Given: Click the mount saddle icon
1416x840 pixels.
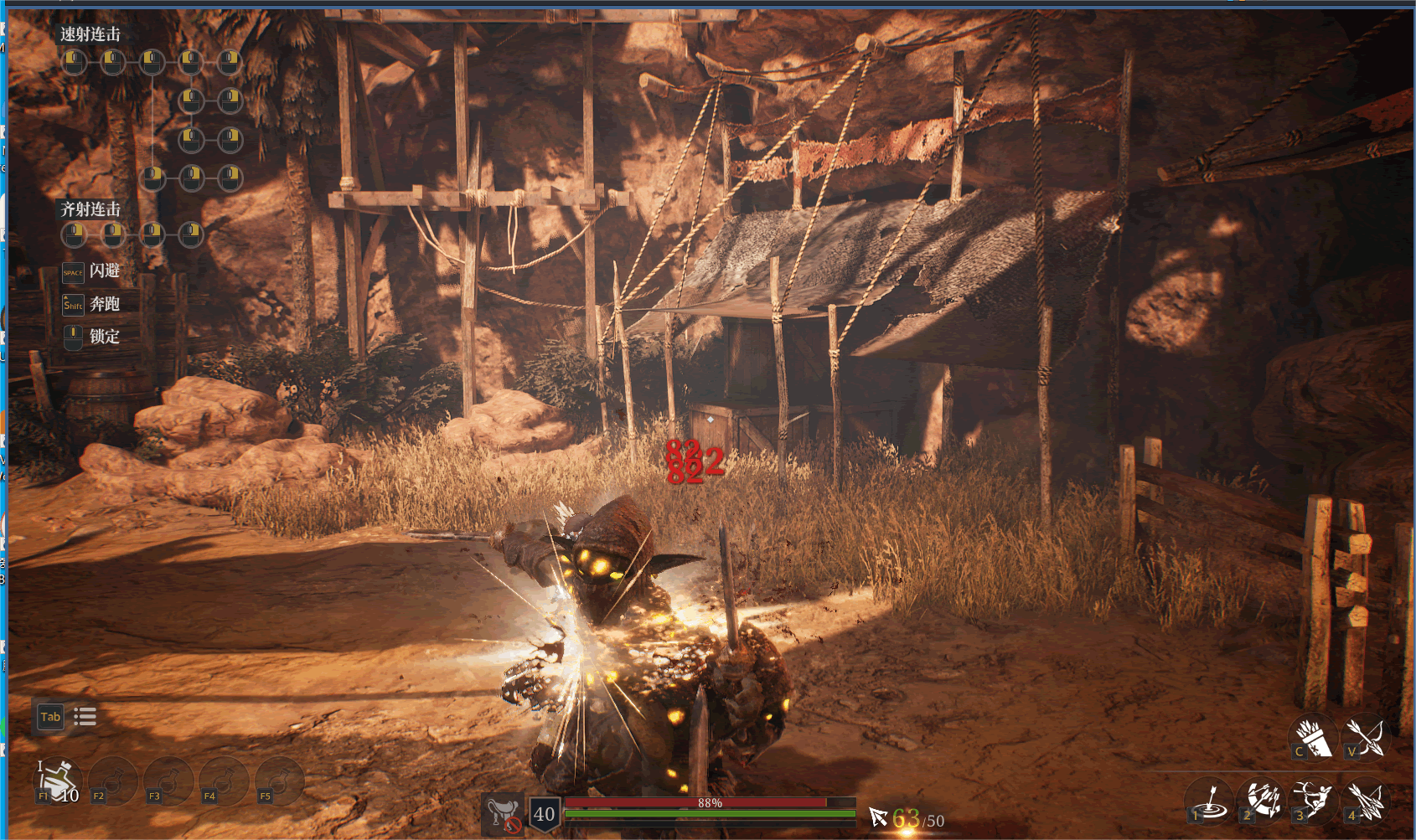Looking at the screenshot, I should 503,813.
